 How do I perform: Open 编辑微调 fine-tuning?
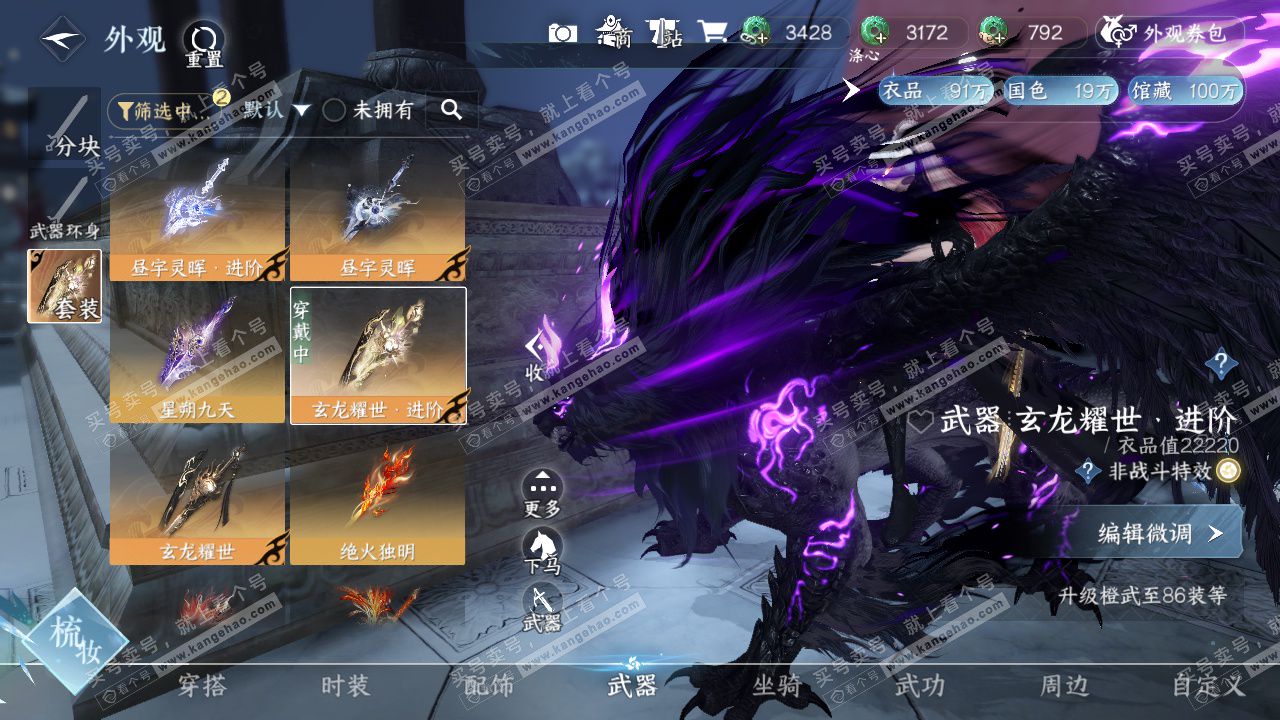1158,533
